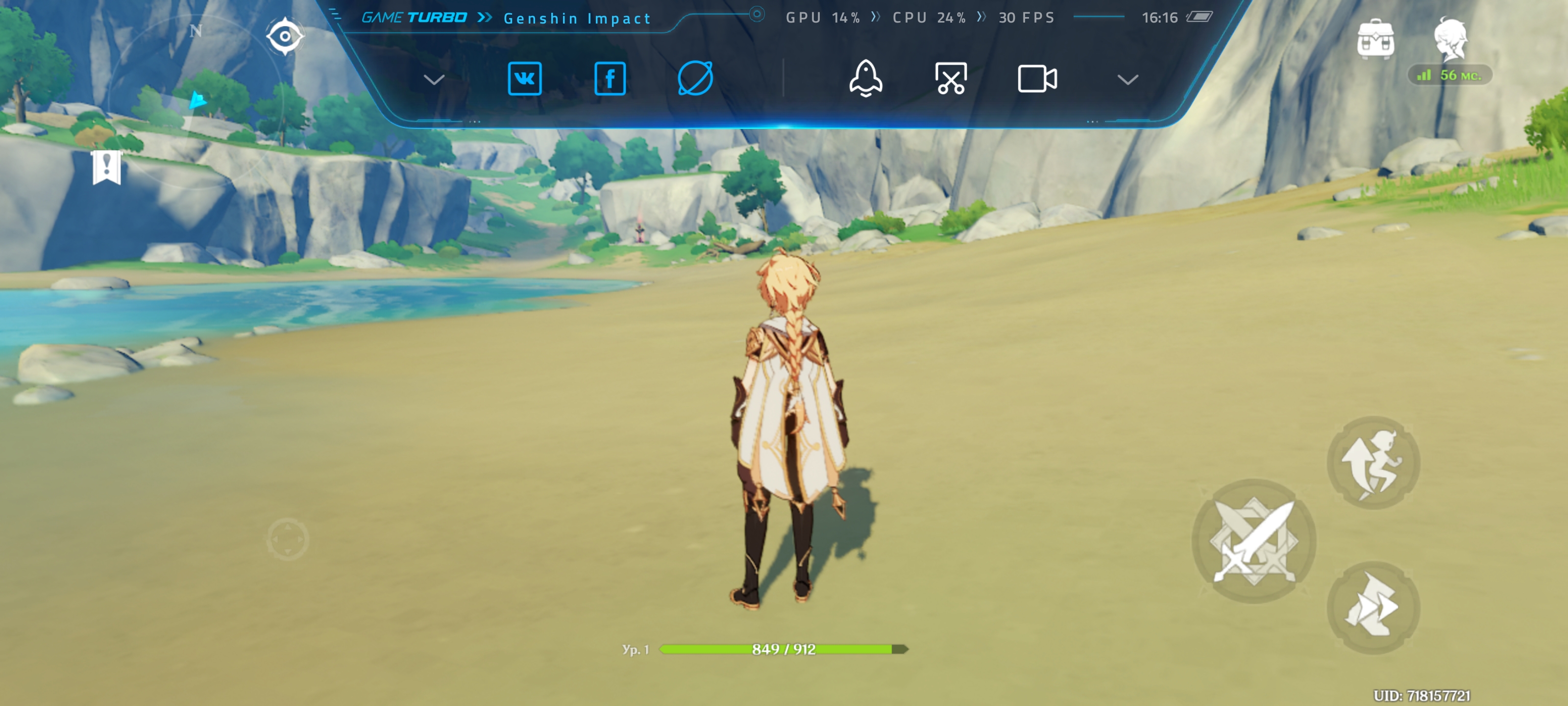This screenshot has height=706, width=1568.
Task: Start screen recording with the camera icon
Action: point(1037,78)
